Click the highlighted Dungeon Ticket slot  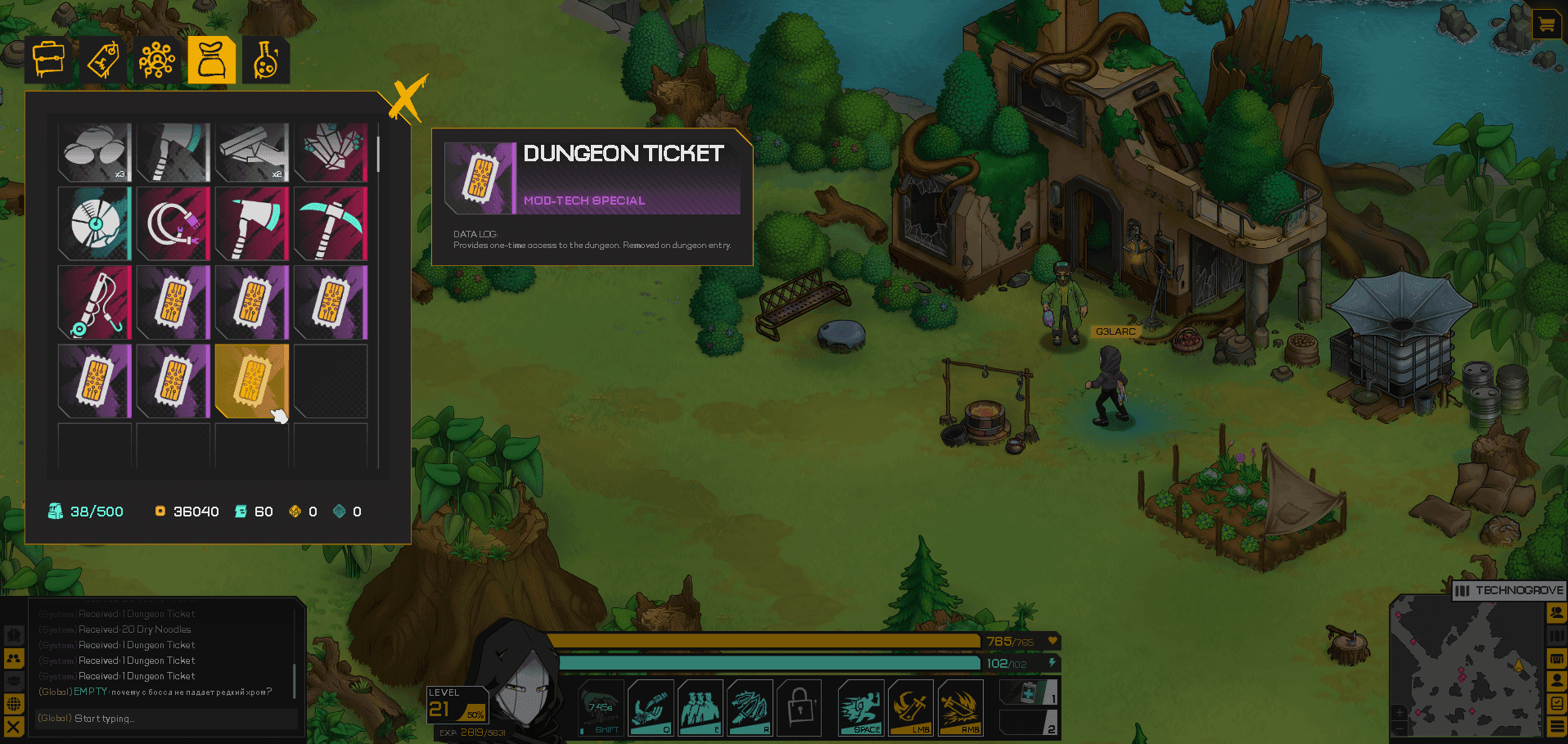251,381
